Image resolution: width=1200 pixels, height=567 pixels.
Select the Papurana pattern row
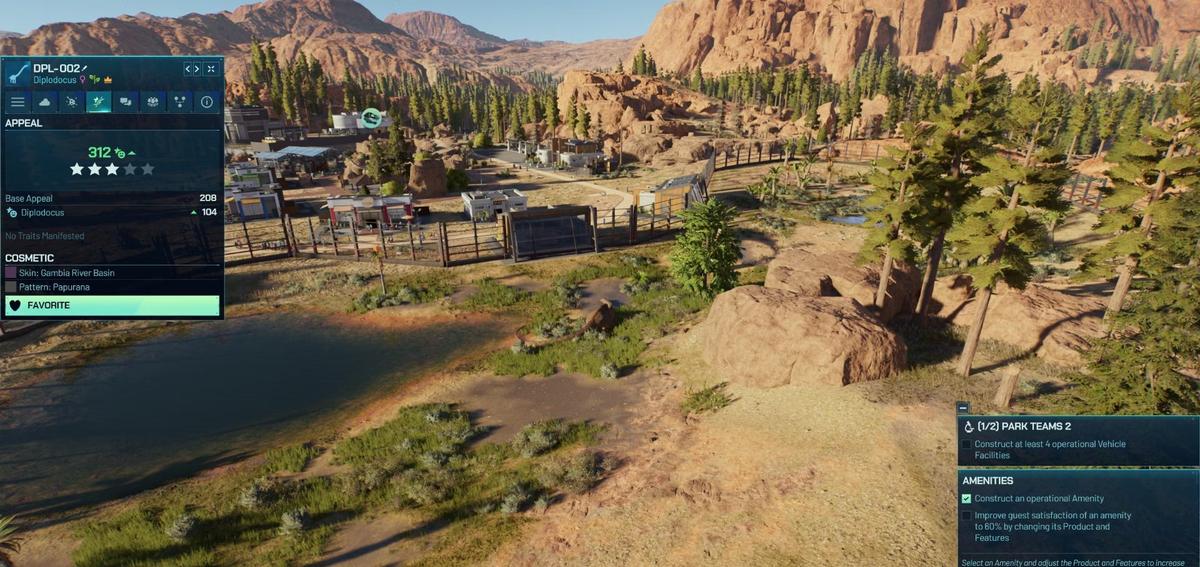[x=112, y=286]
